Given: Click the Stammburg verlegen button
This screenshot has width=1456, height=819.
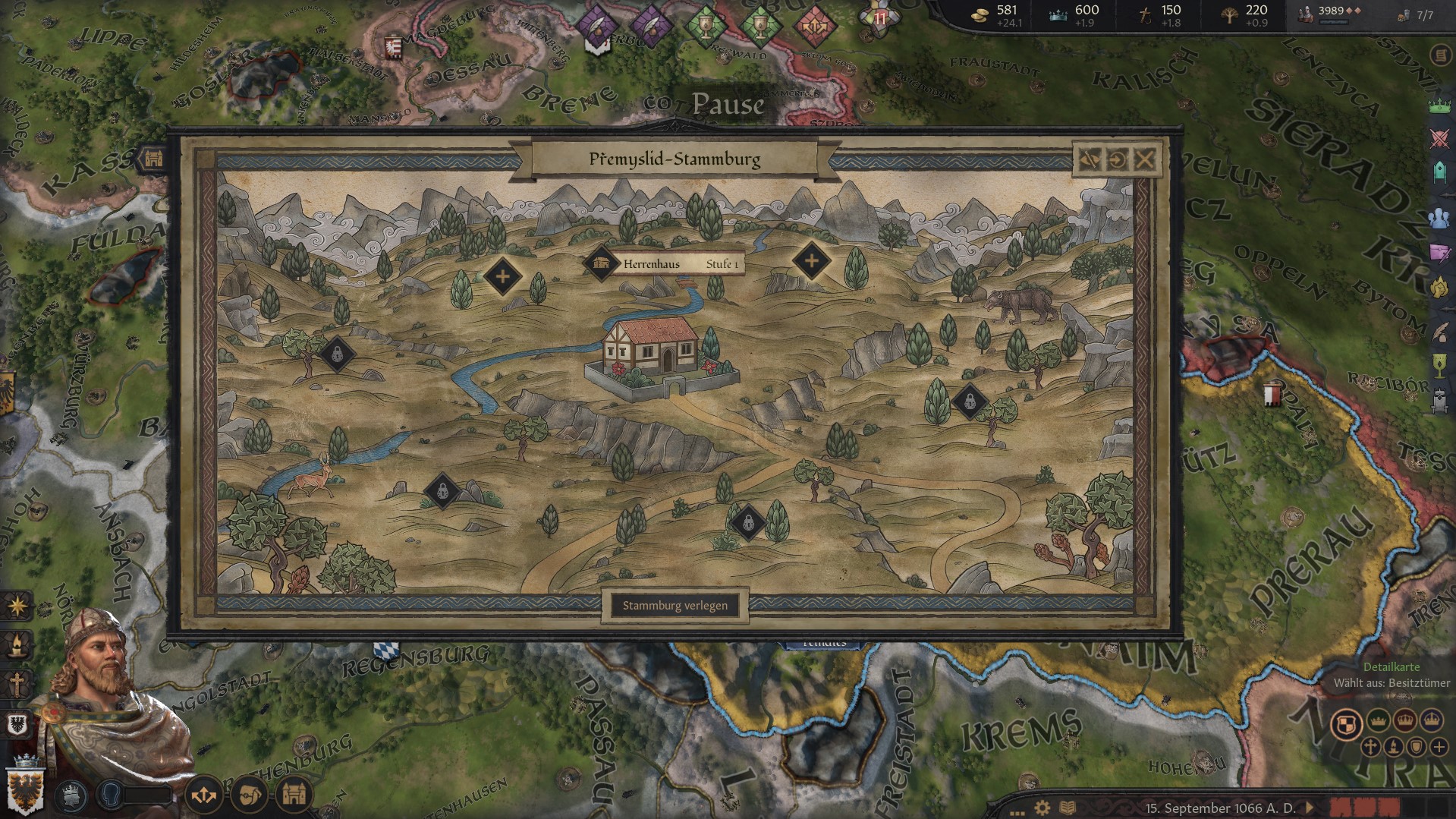Looking at the screenshot, I should pos(675,606).
